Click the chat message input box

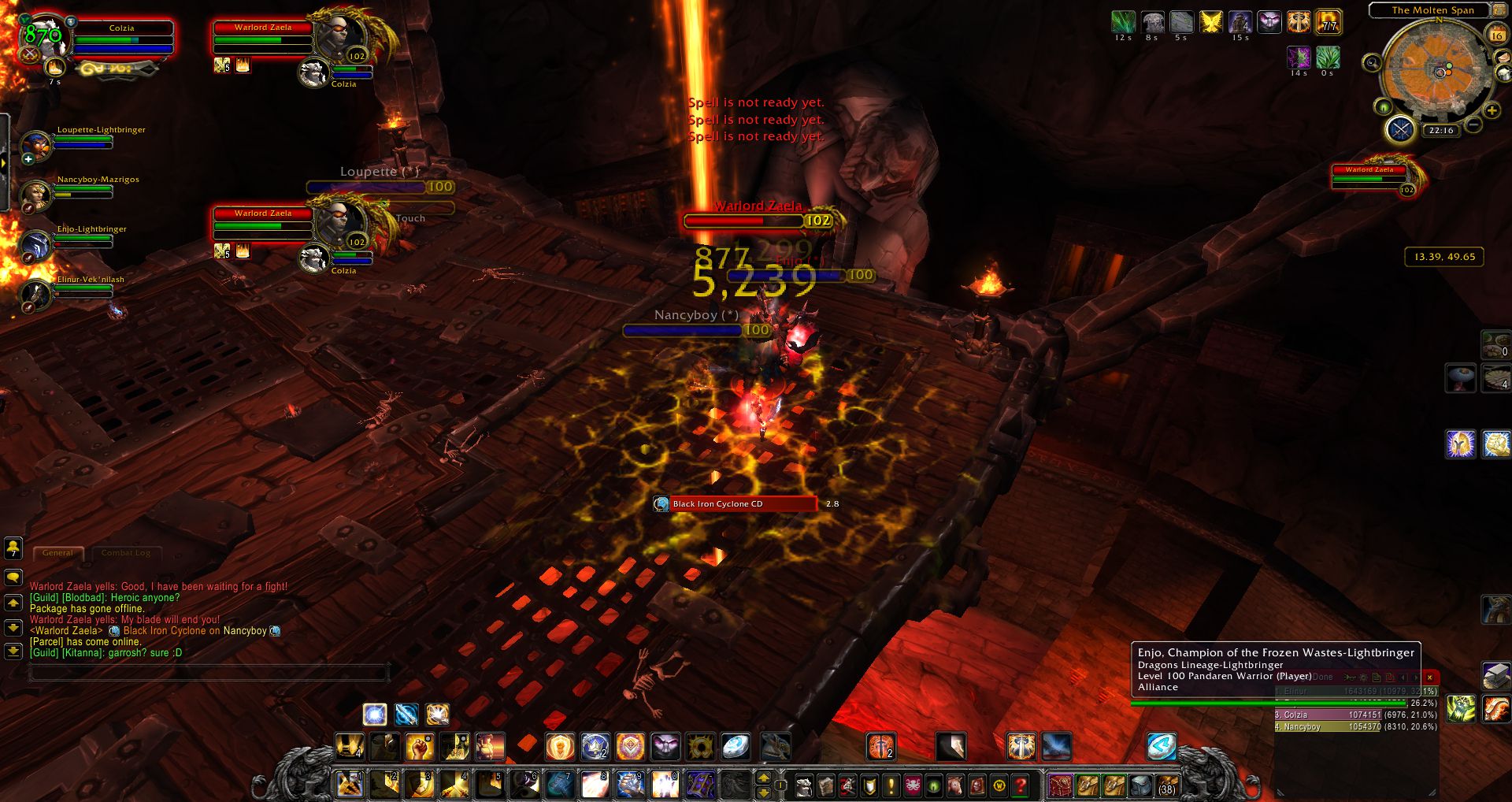[x=209, y=672]
